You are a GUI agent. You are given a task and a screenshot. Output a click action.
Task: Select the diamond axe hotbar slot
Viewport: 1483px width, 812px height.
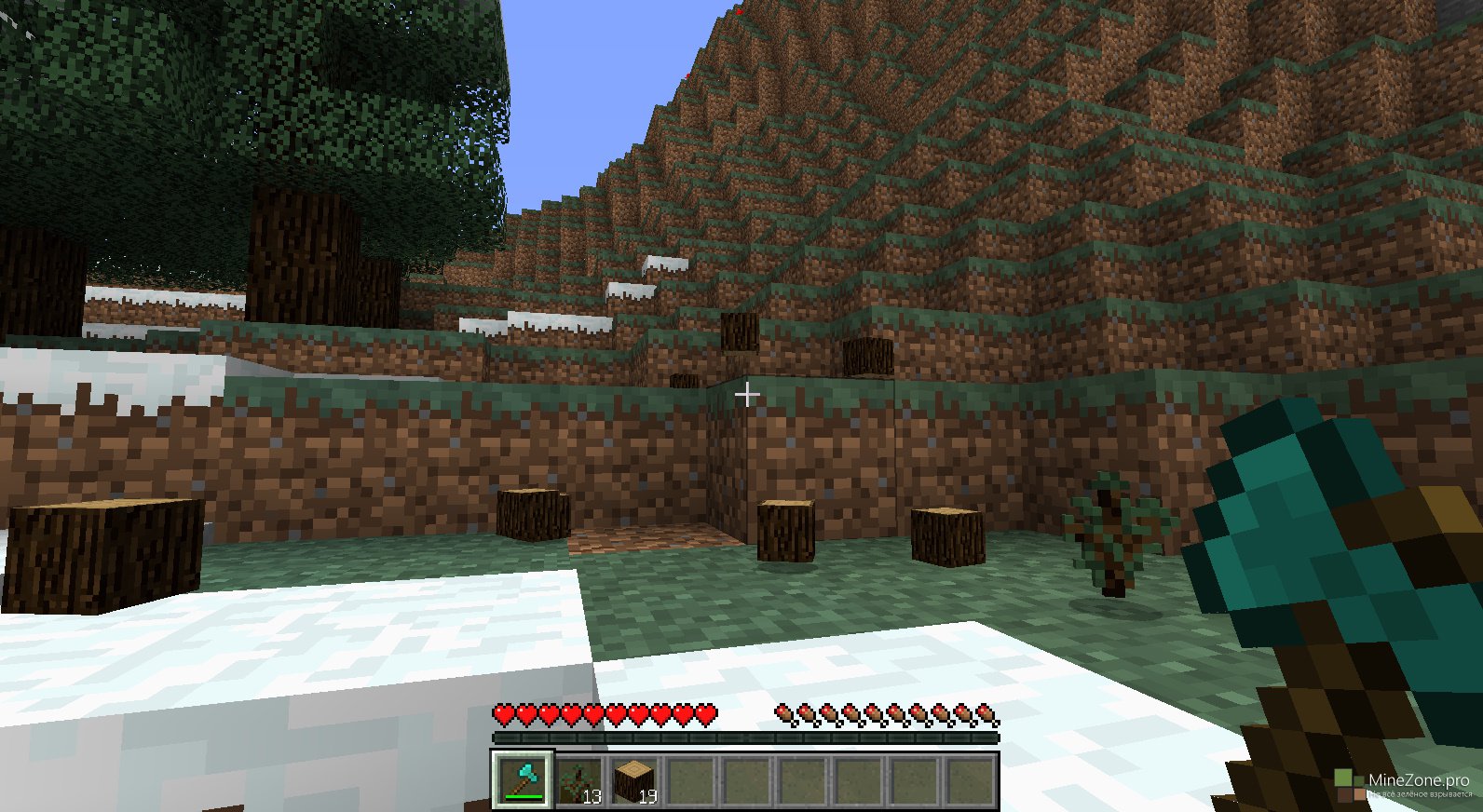[523, 779]
